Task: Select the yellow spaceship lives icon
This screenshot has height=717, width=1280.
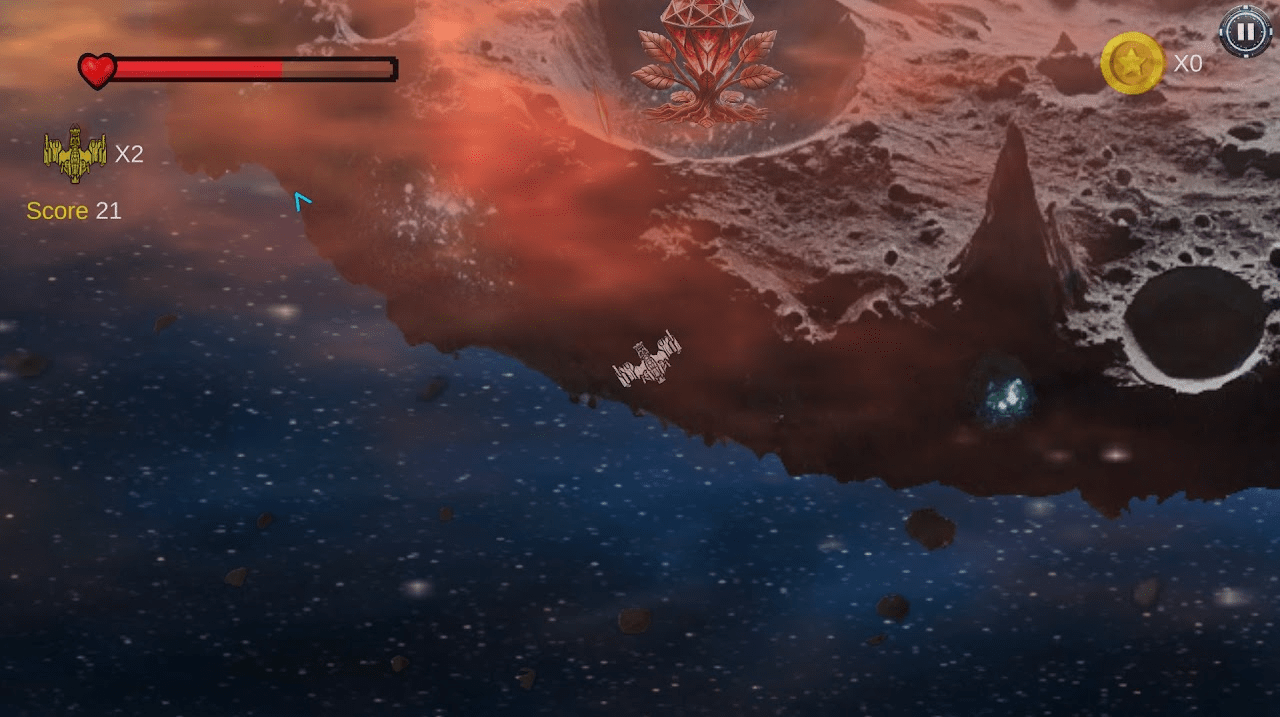Action: [x=75, y=153]
